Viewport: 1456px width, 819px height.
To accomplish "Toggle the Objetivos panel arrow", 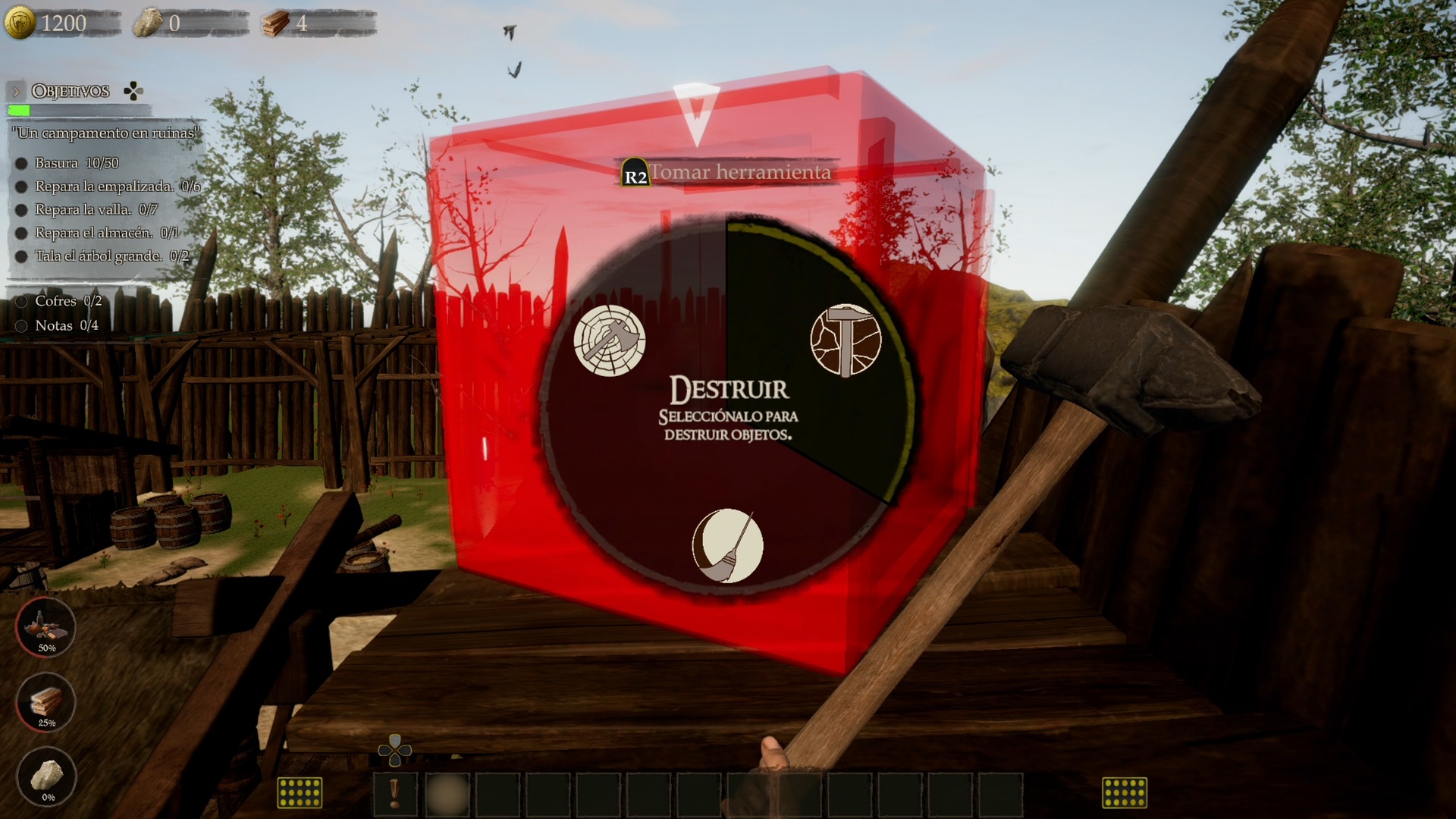I will [x=15, y=92].
